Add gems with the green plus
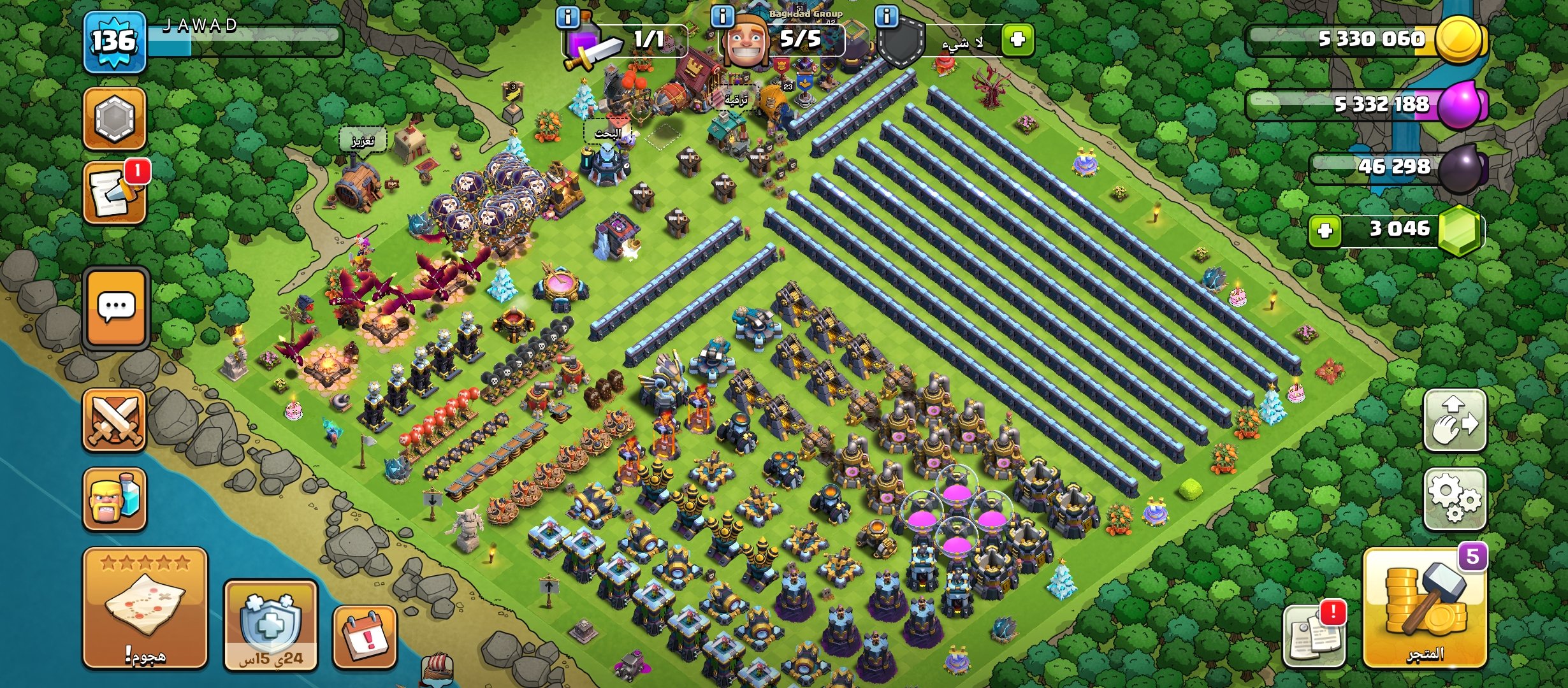 pyautogui.click(x=1325, y=230)
